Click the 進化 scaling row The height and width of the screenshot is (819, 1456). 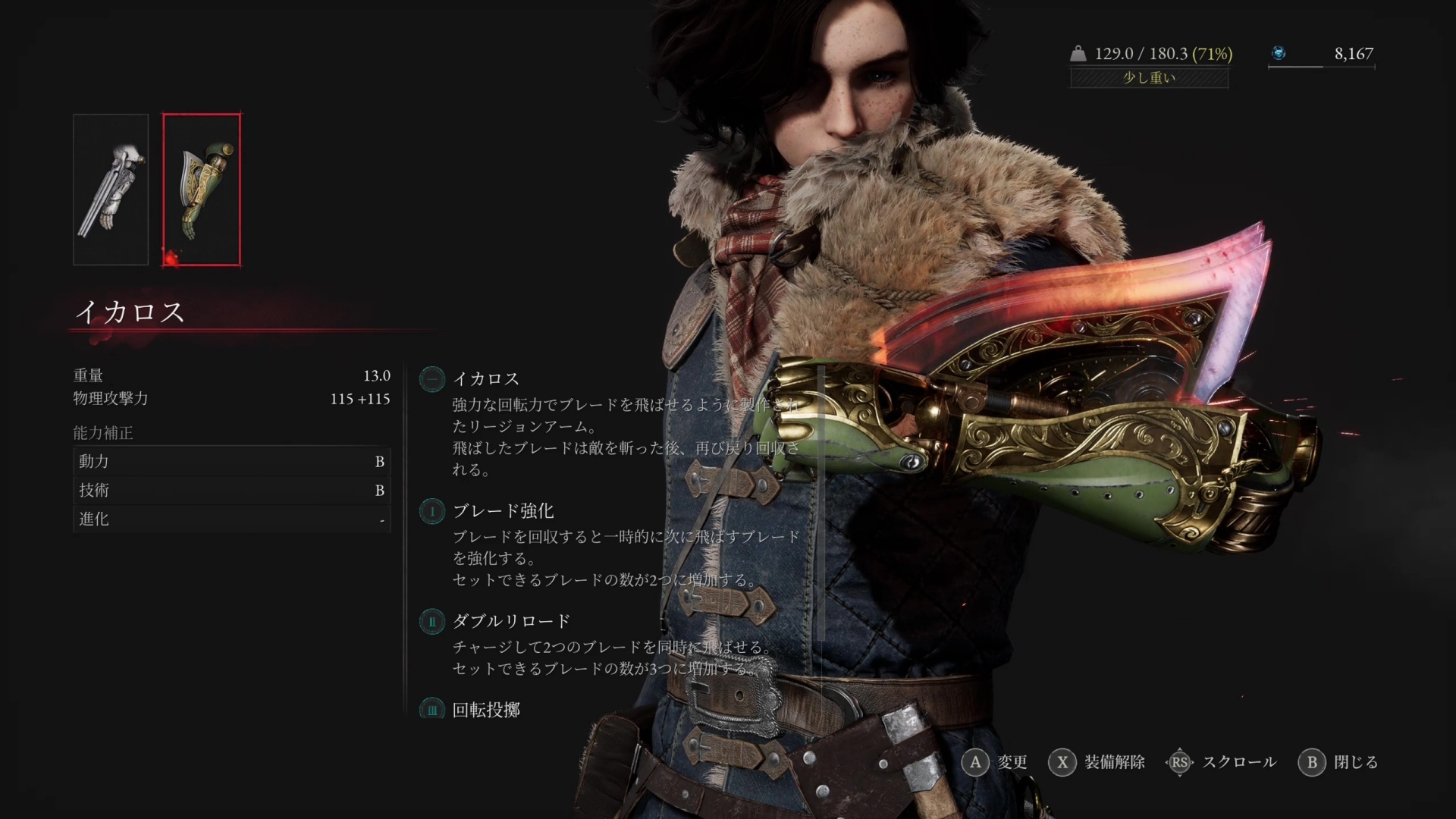[x=231, y=519]
